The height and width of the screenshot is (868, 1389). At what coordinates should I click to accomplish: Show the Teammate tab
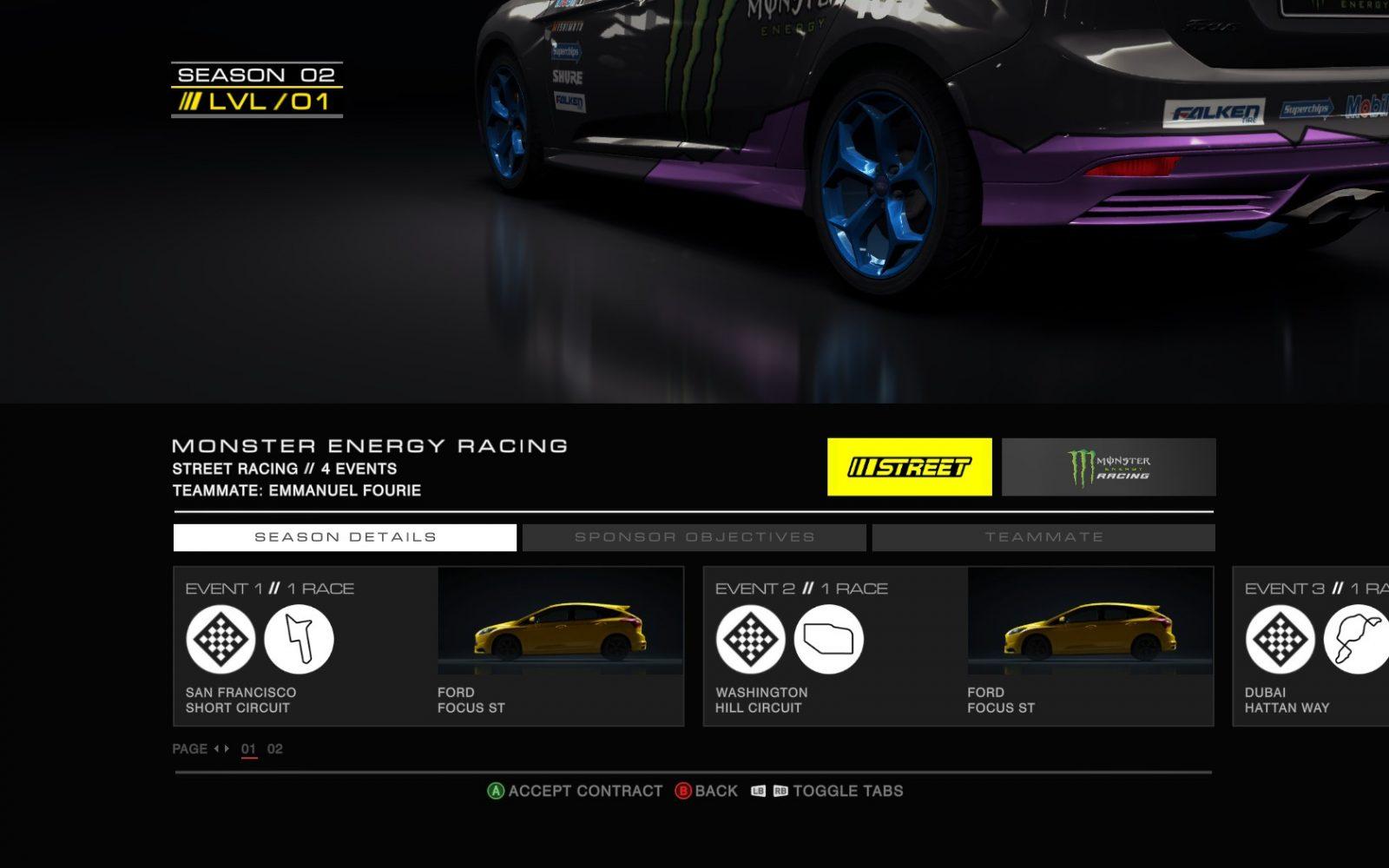coord(1043,537)
